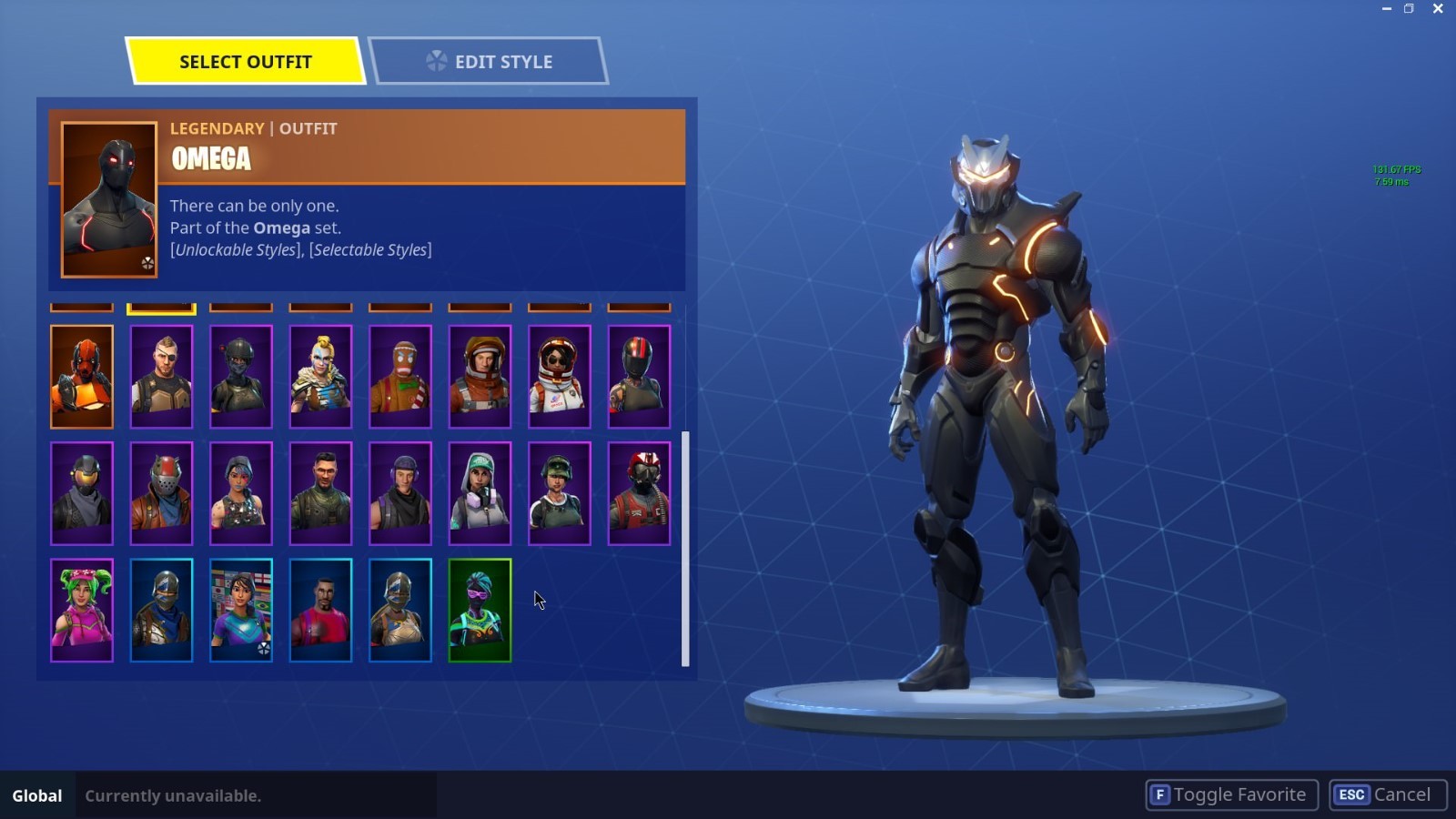This screenshot has width=1456, height=819.
Task: Select the white-suited astronaut outfit
Action: coord(559,376)
